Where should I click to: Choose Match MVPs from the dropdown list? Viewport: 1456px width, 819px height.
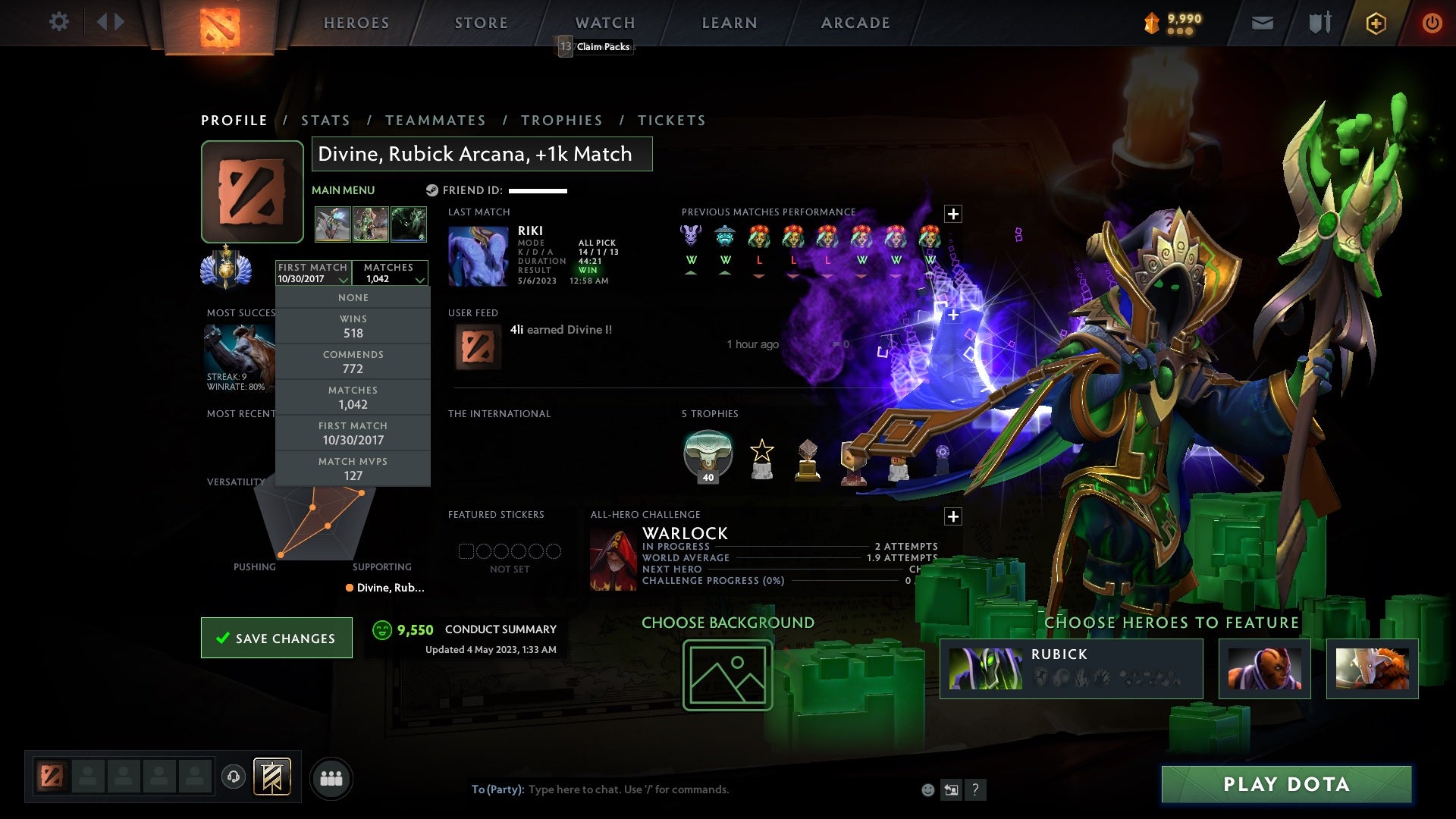[353, 469]
